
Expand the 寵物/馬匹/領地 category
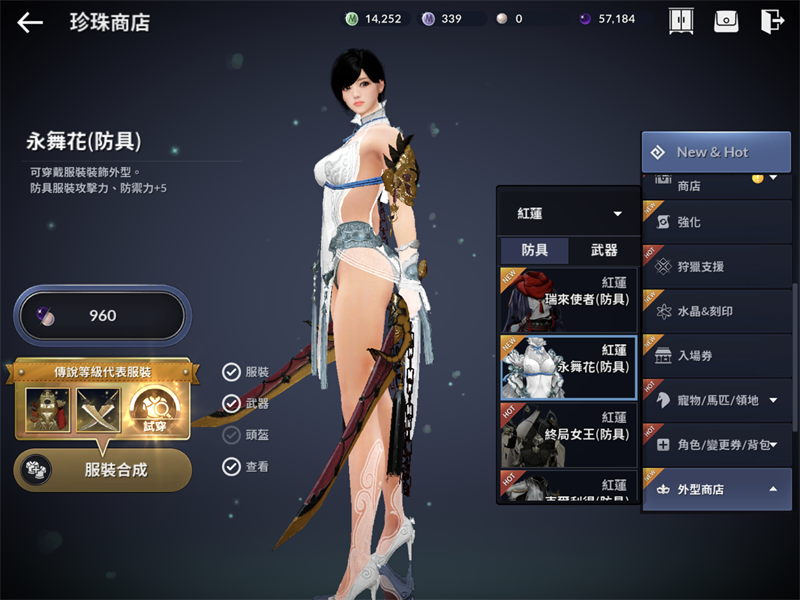coord(716,400)
